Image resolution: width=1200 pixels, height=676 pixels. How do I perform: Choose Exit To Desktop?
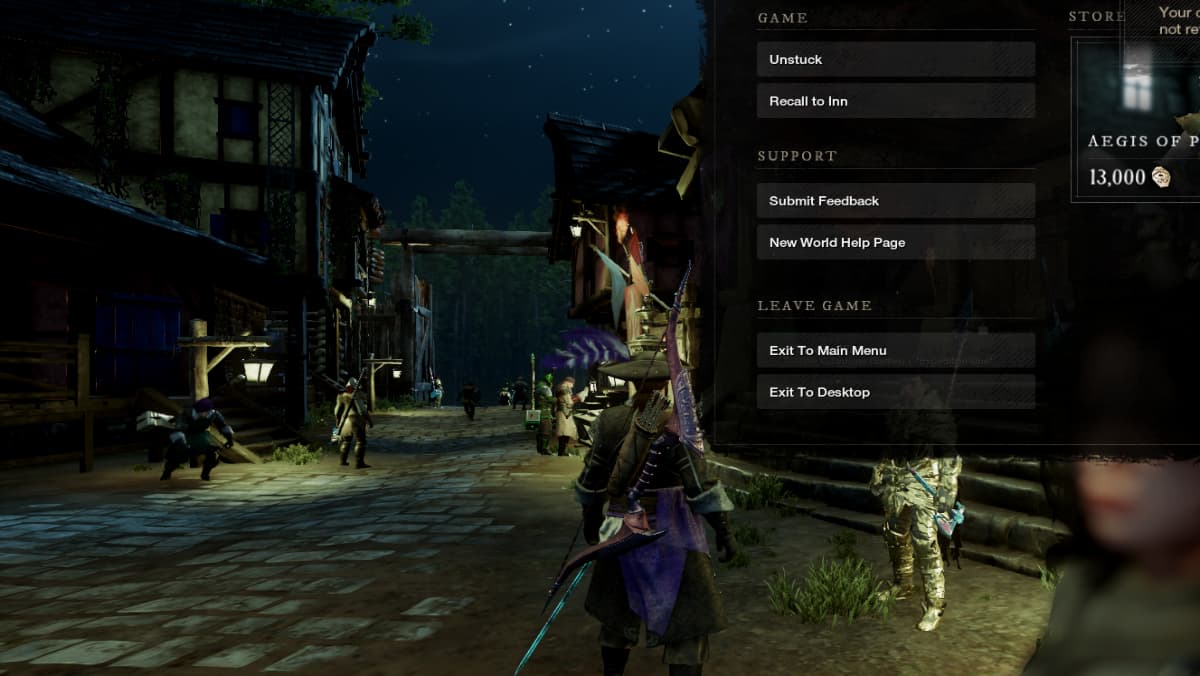pyautogui.click(x=895, y=392)
